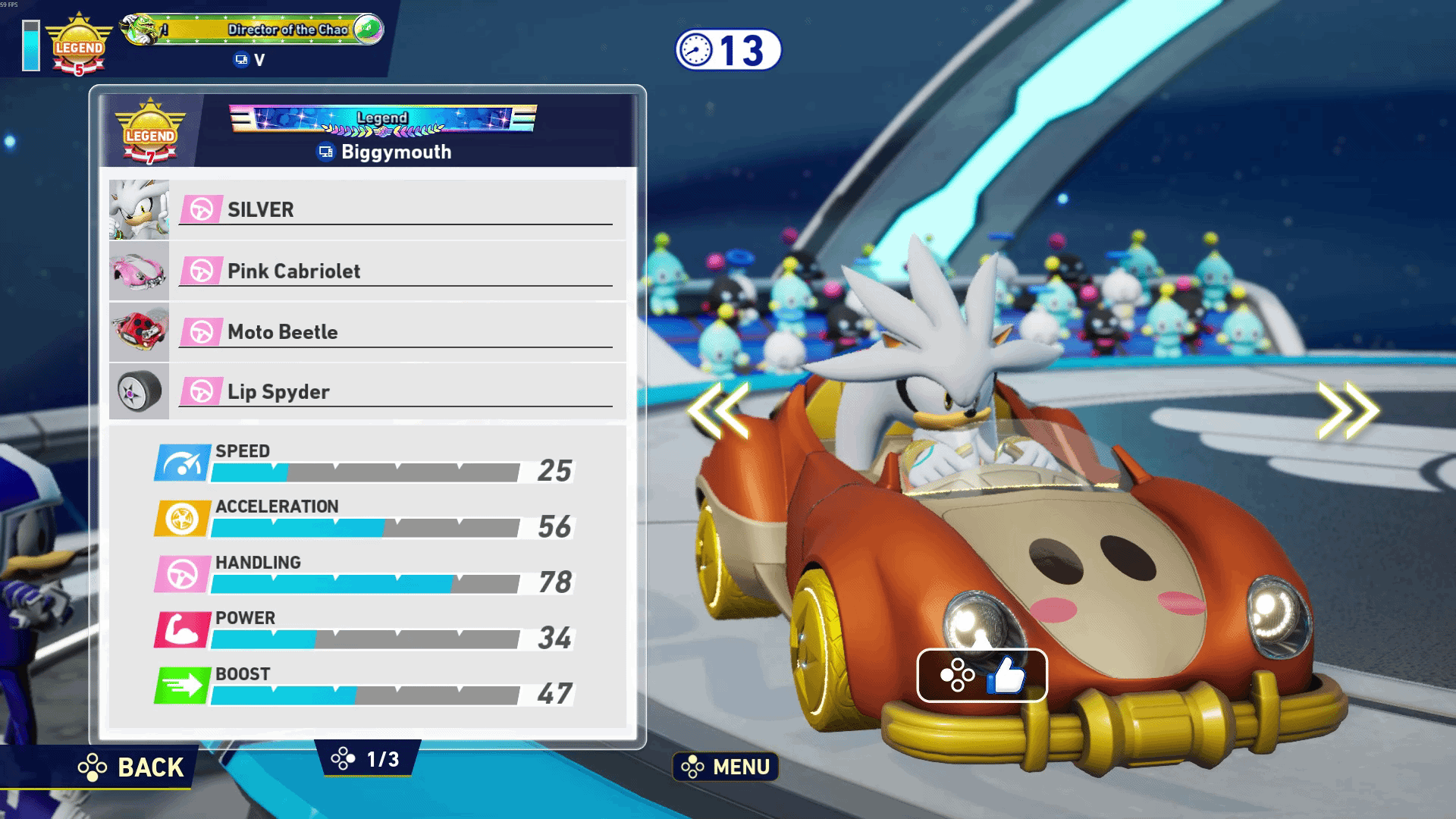
Task: Open Biggymouth's player name banner
Action: pos(384,152)
